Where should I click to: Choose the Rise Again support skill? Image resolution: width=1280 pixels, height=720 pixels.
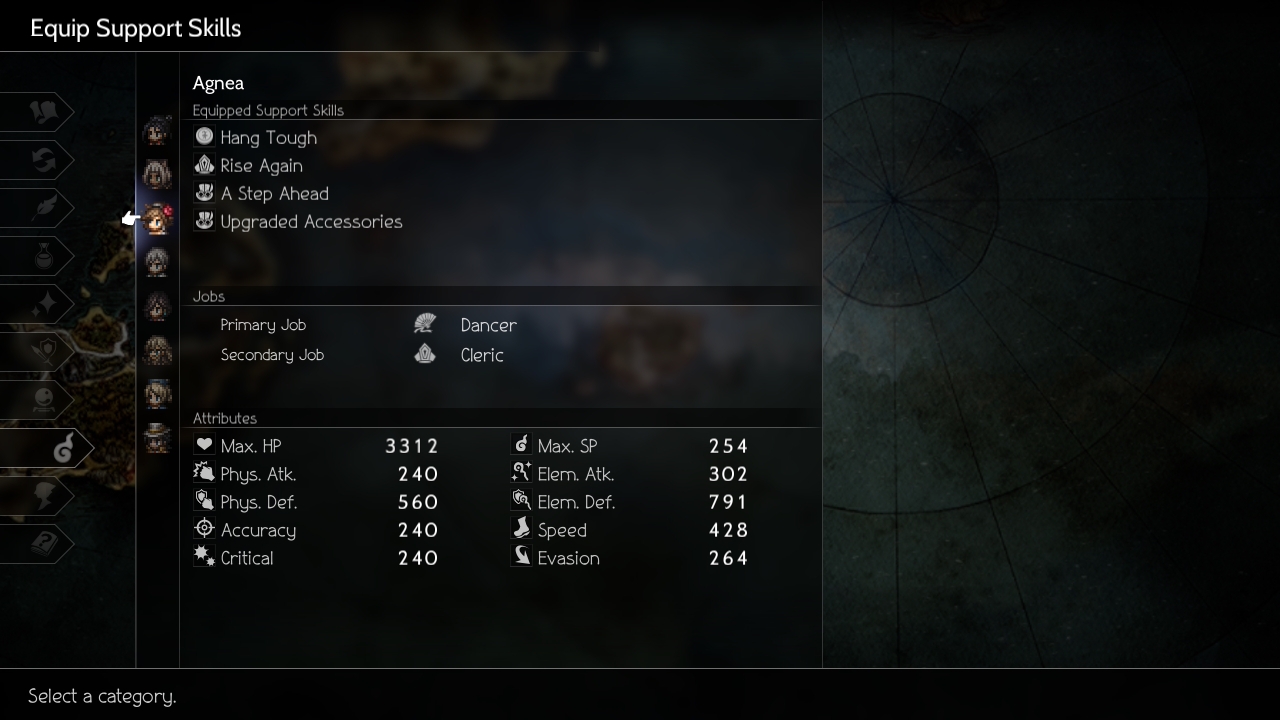tap(261, 166)
